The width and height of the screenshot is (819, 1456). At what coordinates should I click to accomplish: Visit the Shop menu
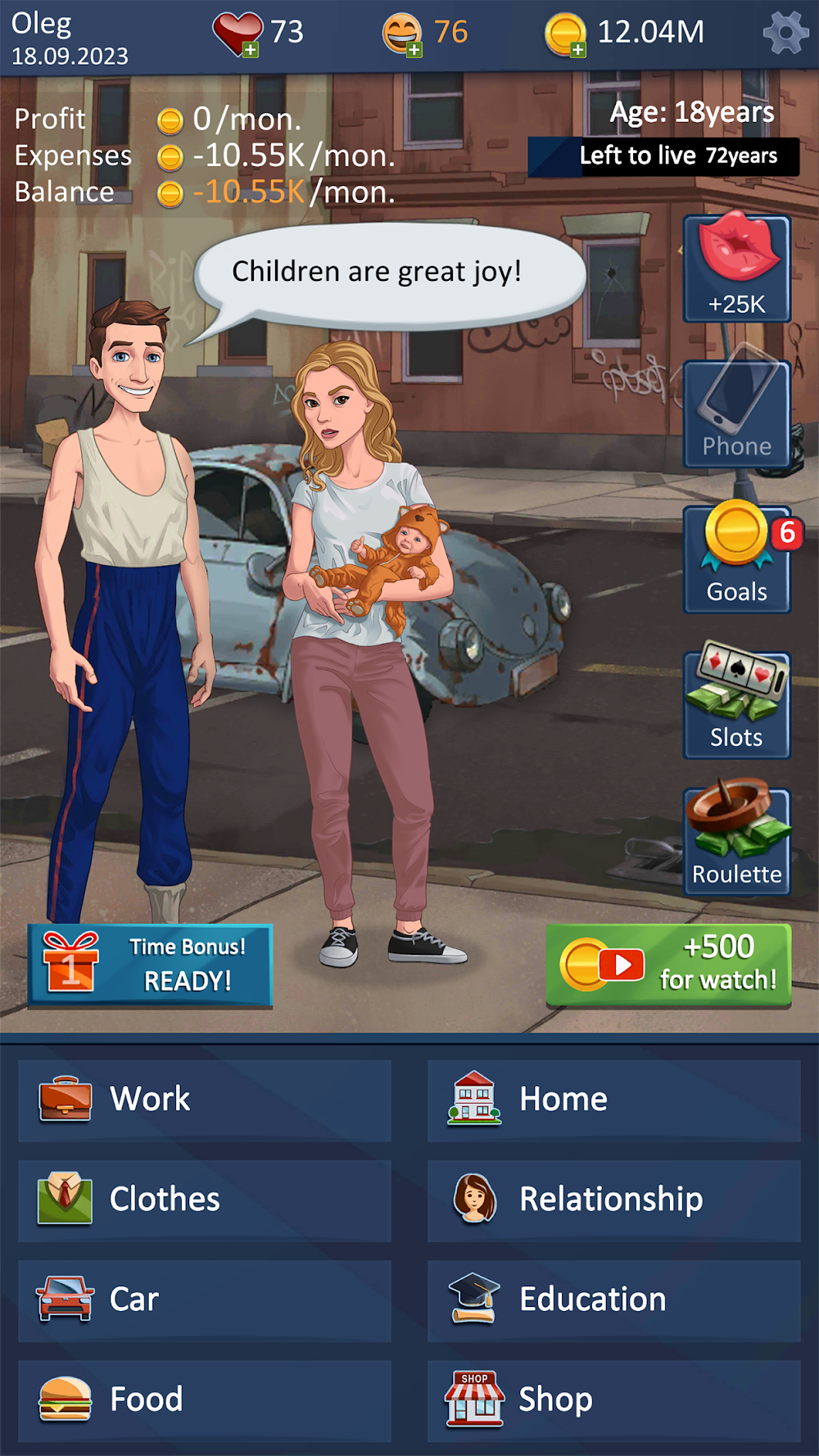click(614, 1400)
